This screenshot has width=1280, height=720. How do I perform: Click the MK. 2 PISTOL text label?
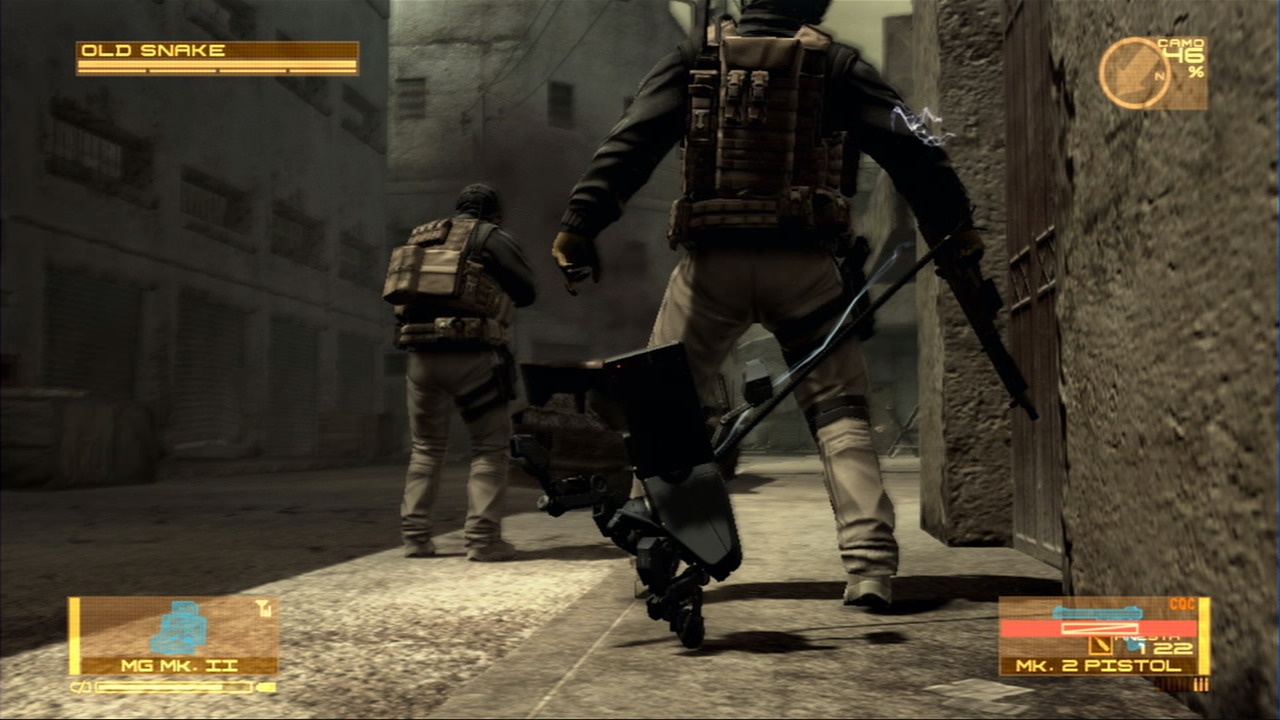[1096, 665]
